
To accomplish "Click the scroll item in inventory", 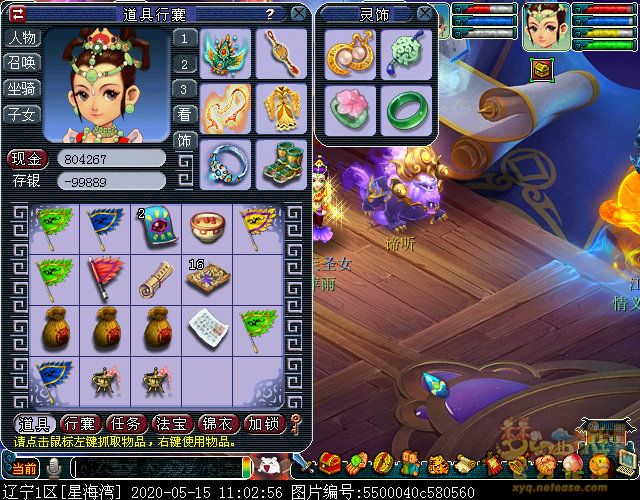I will point(154,277).
